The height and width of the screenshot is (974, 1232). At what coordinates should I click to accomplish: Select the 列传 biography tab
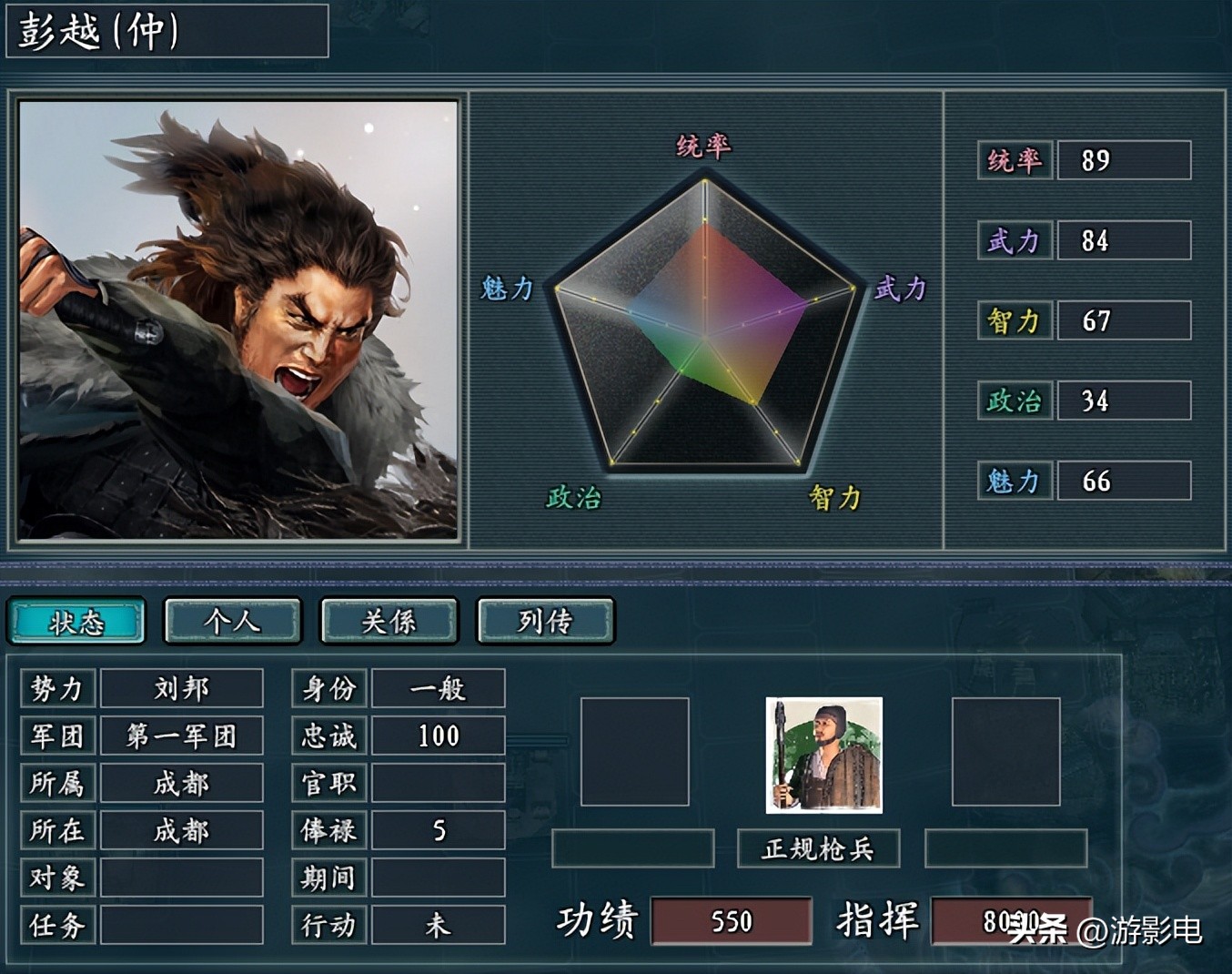(x=545, y=621)
